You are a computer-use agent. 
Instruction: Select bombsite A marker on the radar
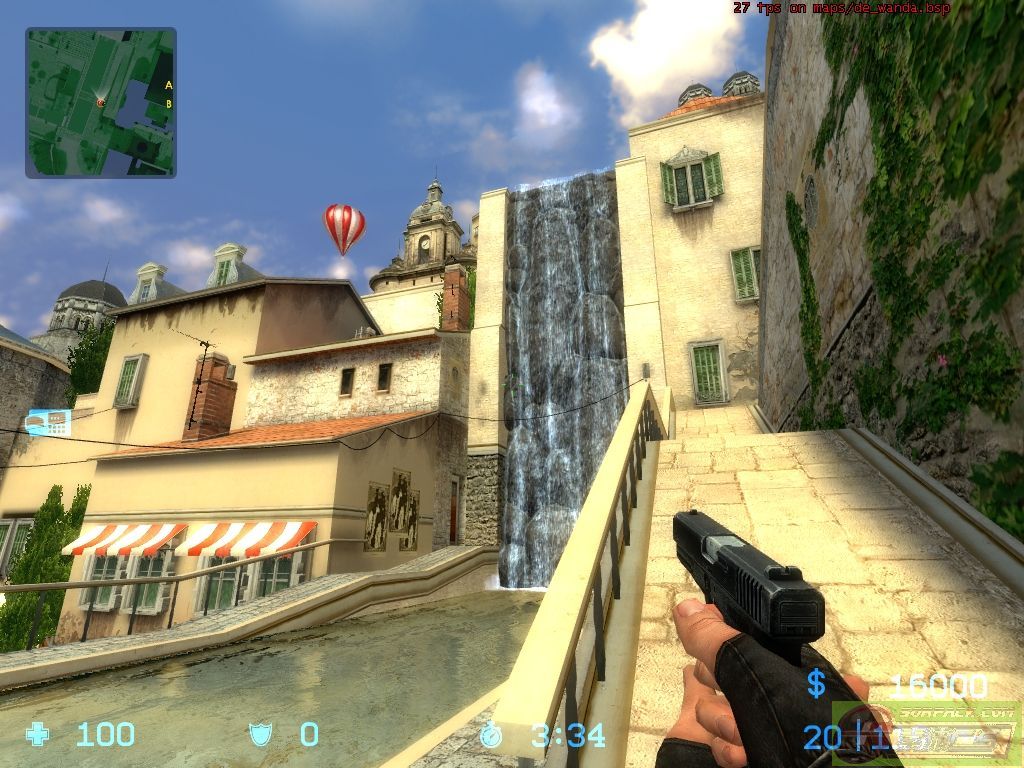click(x=168, y=85)
